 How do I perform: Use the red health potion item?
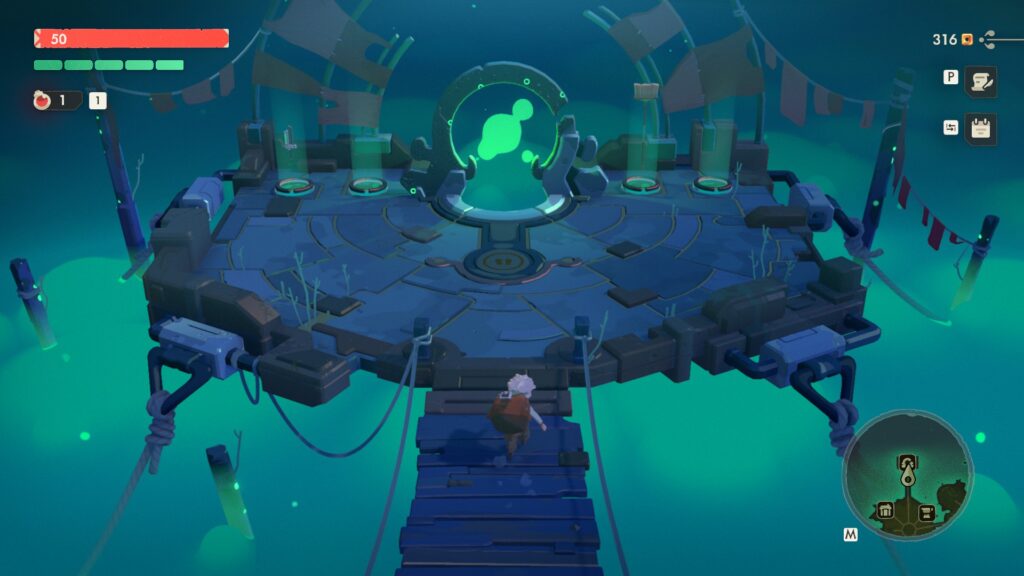tap(43, 100)
